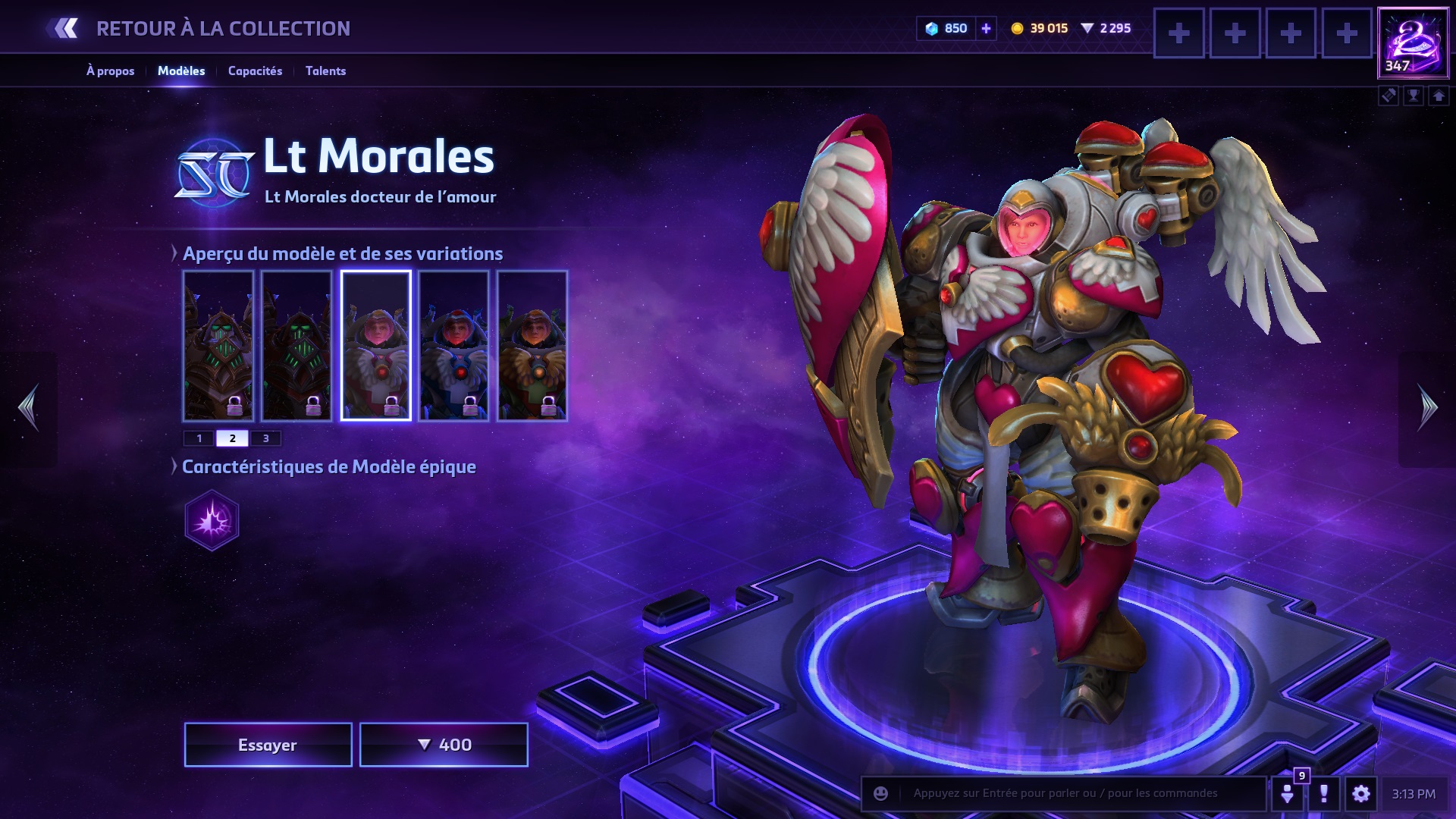Open the À propos tab
The width and height of the screenshot is (1456, 819).
click(x=110, y=71)
